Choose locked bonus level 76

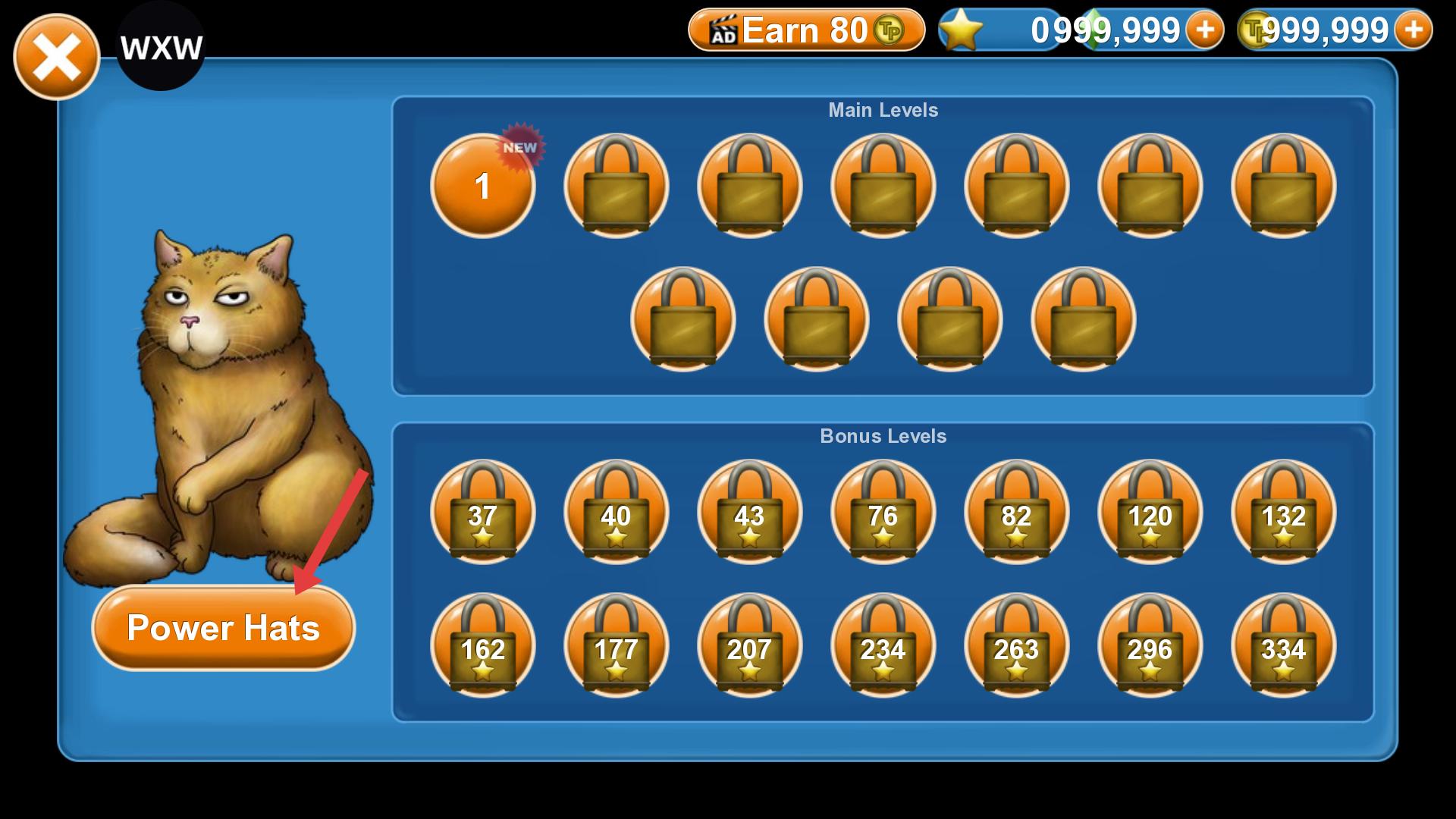point(883,513)
